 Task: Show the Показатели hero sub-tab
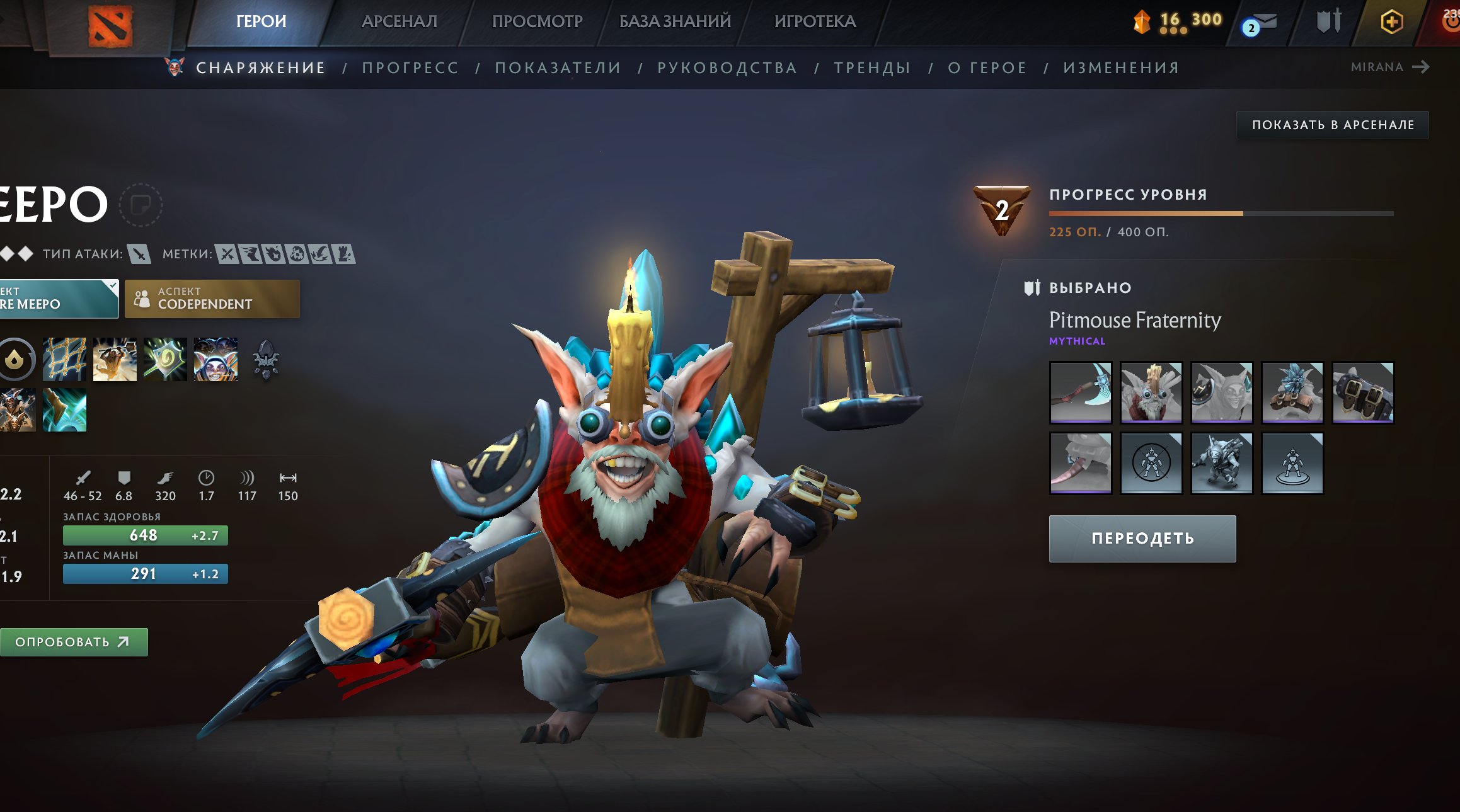[558, 67]
